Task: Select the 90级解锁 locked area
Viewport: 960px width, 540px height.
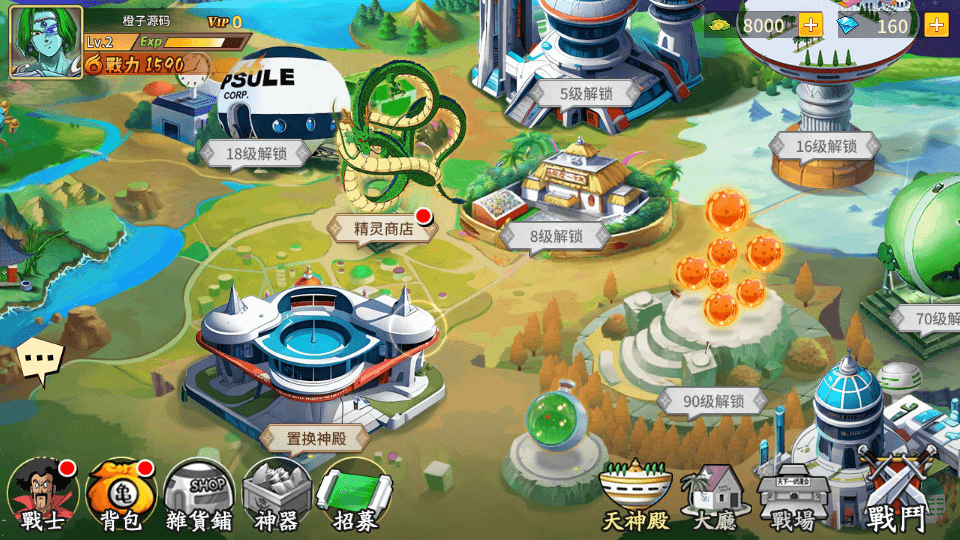Action: (x=713, y=402)
